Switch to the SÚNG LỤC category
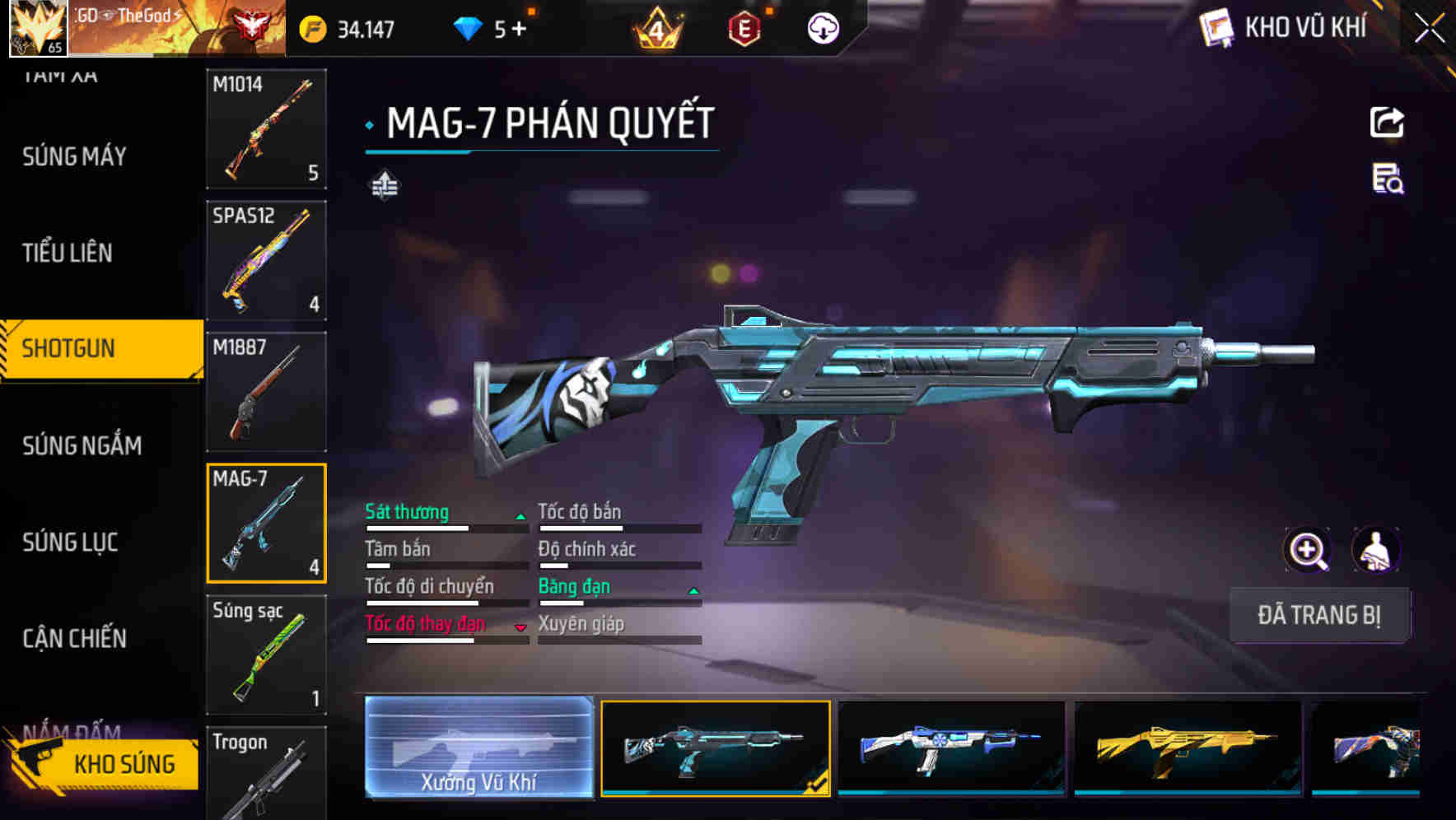The height and width of the screenshot is (820, 1456). 70,542
